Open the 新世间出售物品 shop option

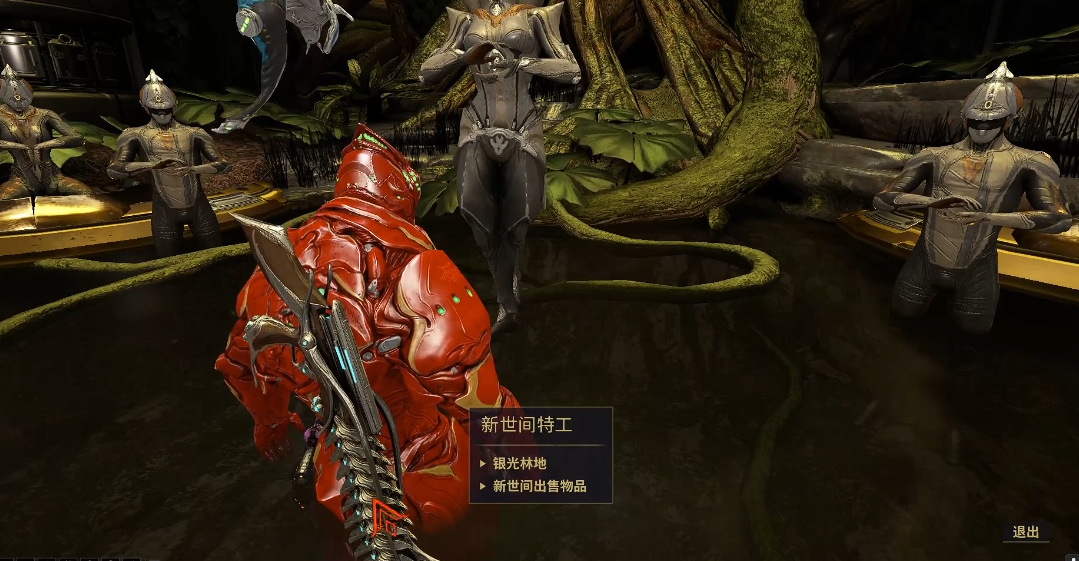[x=539, y=487]
